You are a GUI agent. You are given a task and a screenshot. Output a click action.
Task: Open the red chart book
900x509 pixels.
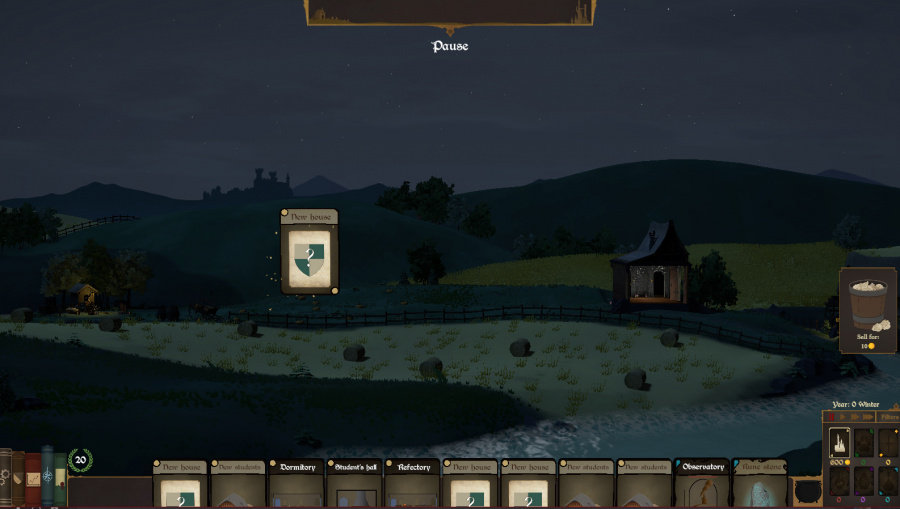[33, 480]
